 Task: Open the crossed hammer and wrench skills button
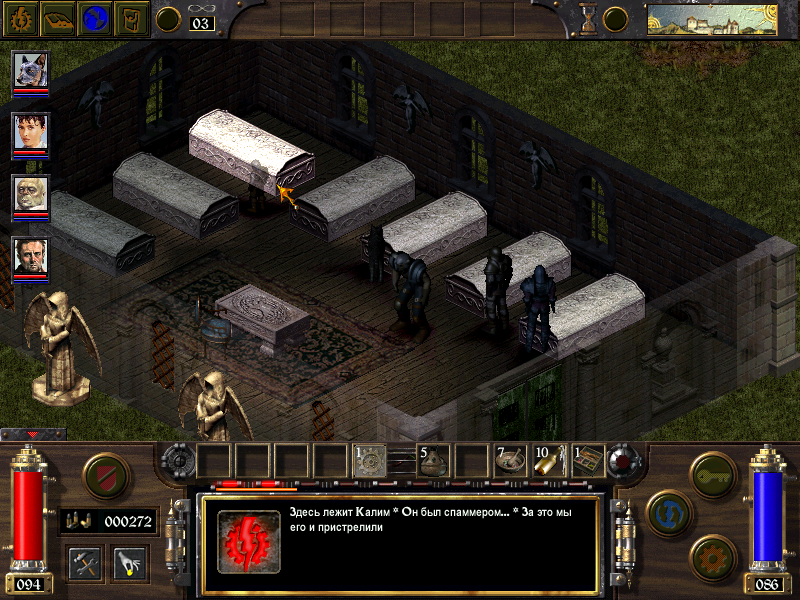pos(86,562)
